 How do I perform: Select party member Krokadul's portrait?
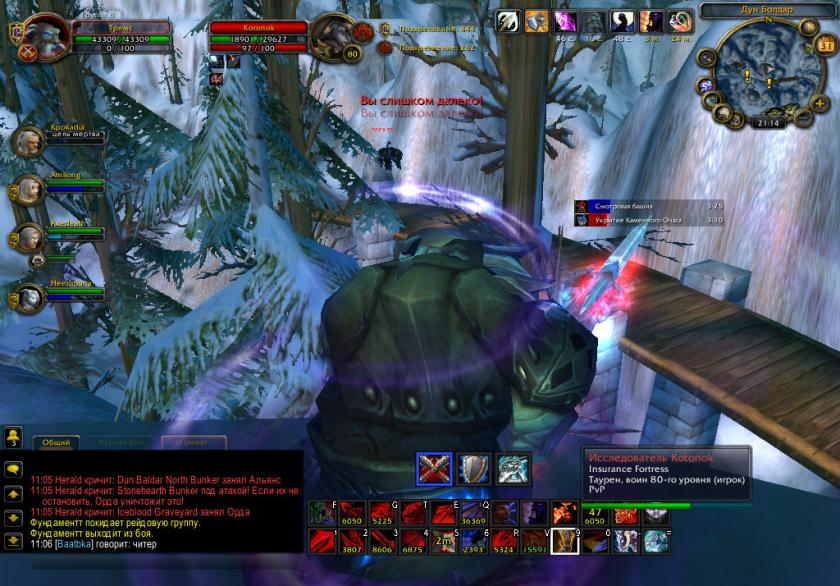click(30, 141)
